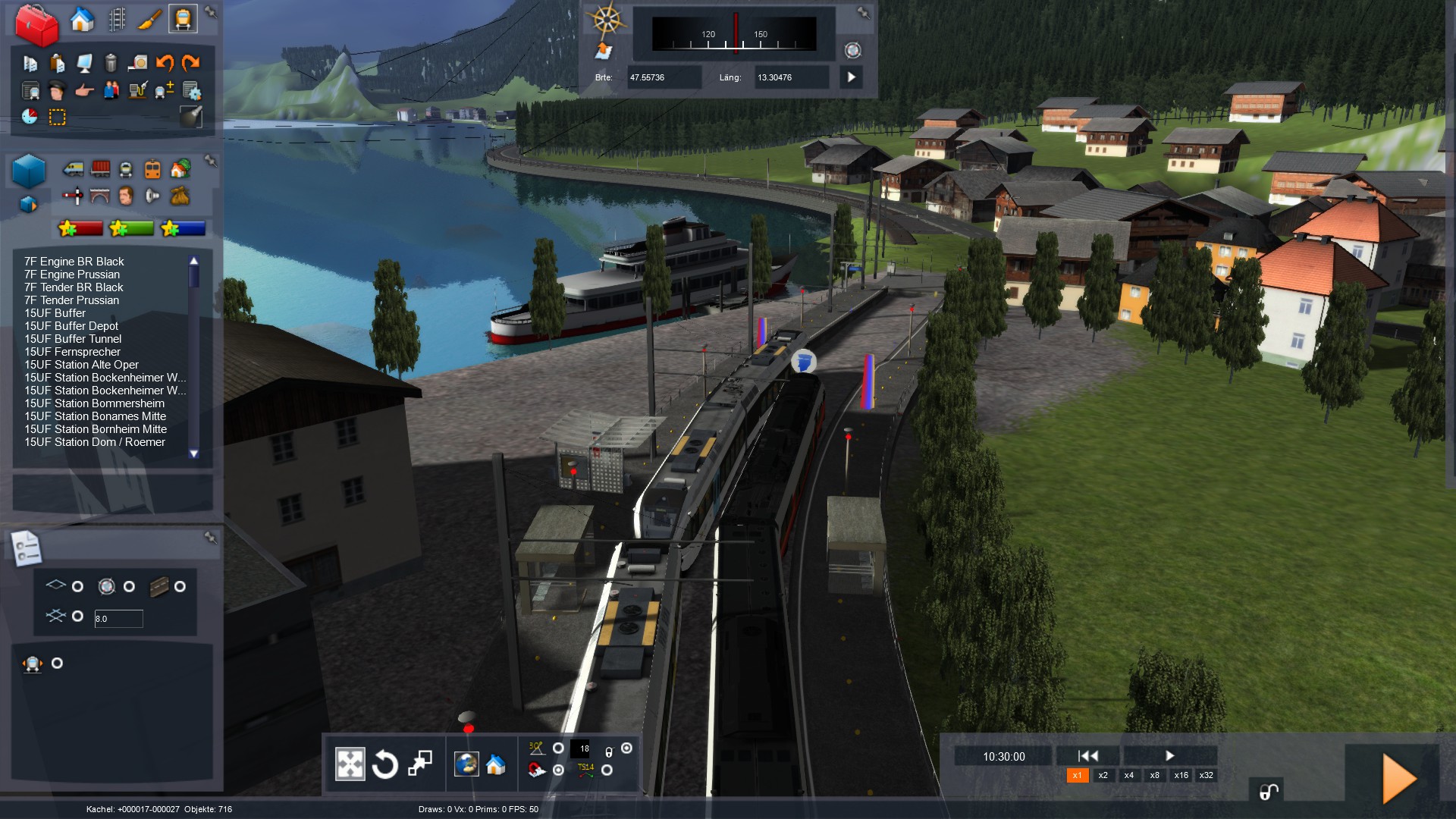
Task: Click the latitude field showing 47.55736
Action: (663, 77)
